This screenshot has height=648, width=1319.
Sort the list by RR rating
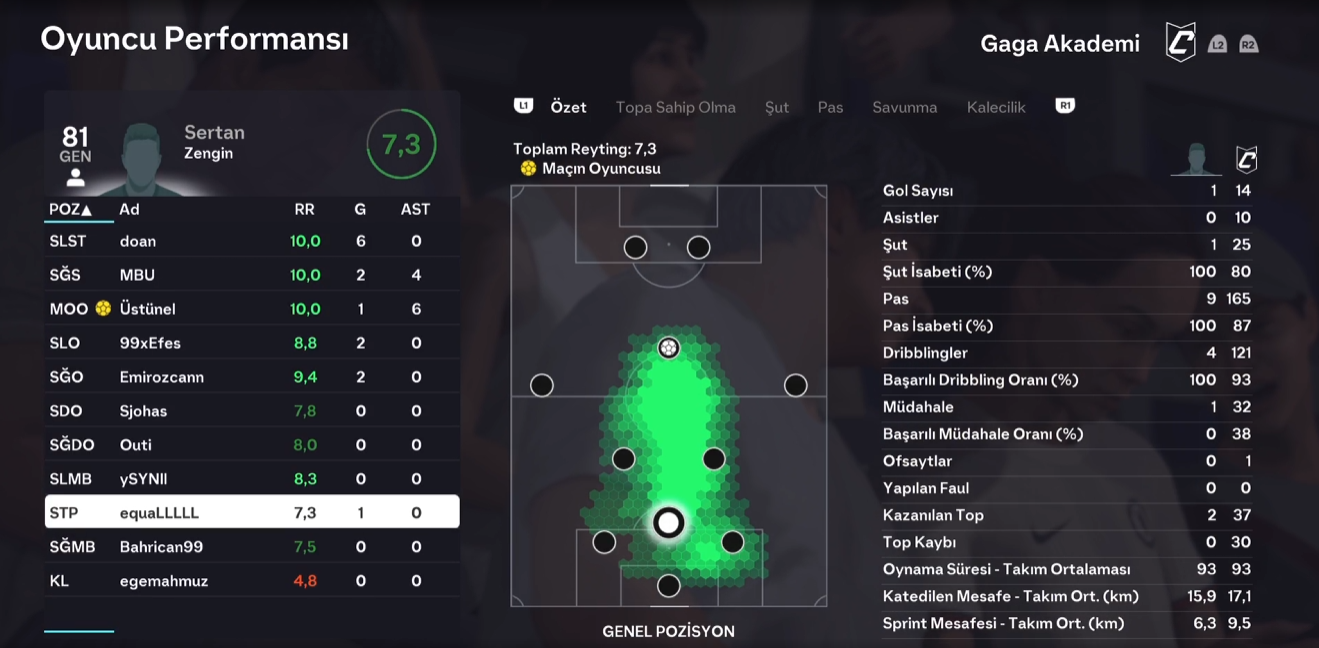[x=304, y=209]
